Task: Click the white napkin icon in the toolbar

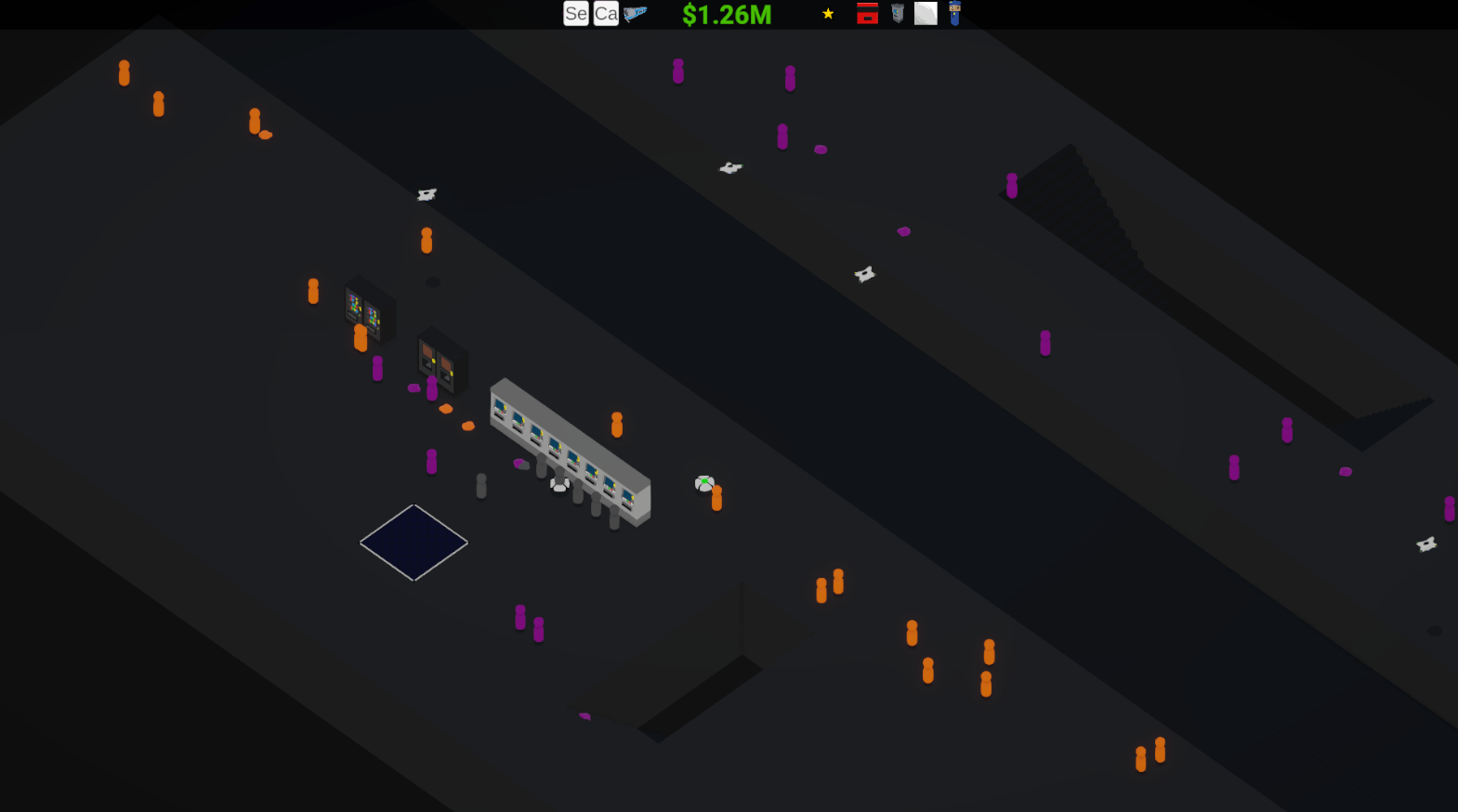Action: (x=926, y=14)
